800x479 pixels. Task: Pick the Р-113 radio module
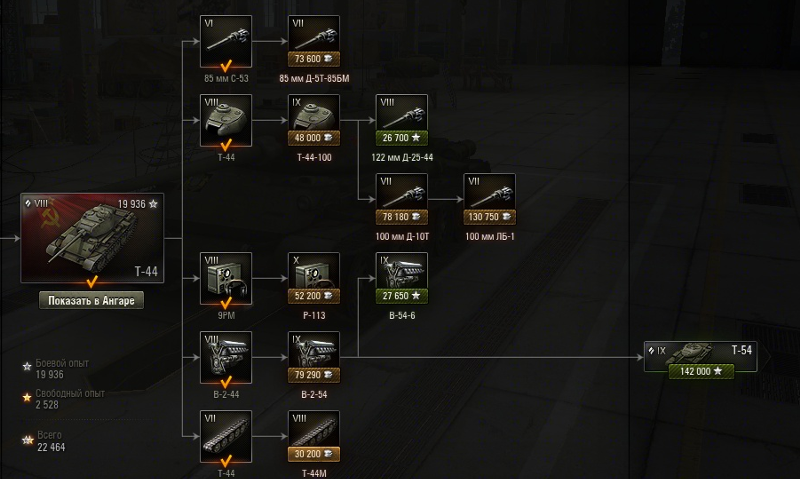pyautogui.click(x=314, y=278)
